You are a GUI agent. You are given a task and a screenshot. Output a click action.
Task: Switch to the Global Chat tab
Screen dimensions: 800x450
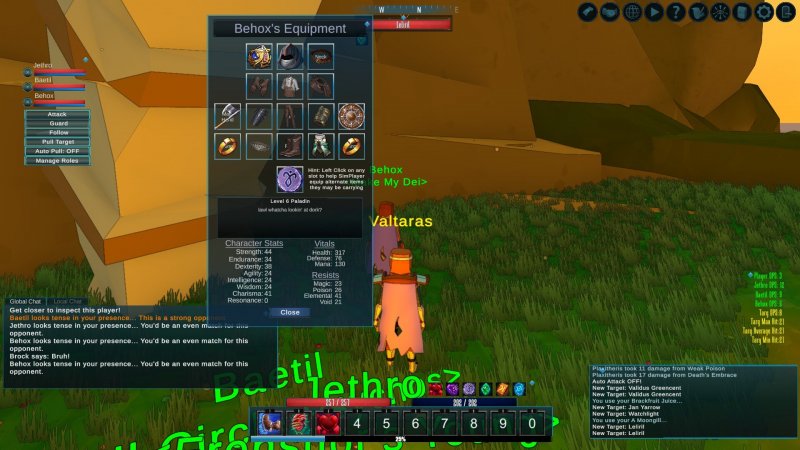tap(25, 301)
